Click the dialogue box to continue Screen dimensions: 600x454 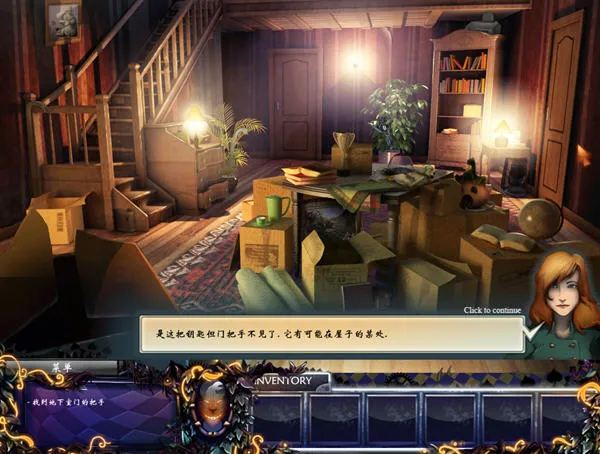[x=330, y=334]
